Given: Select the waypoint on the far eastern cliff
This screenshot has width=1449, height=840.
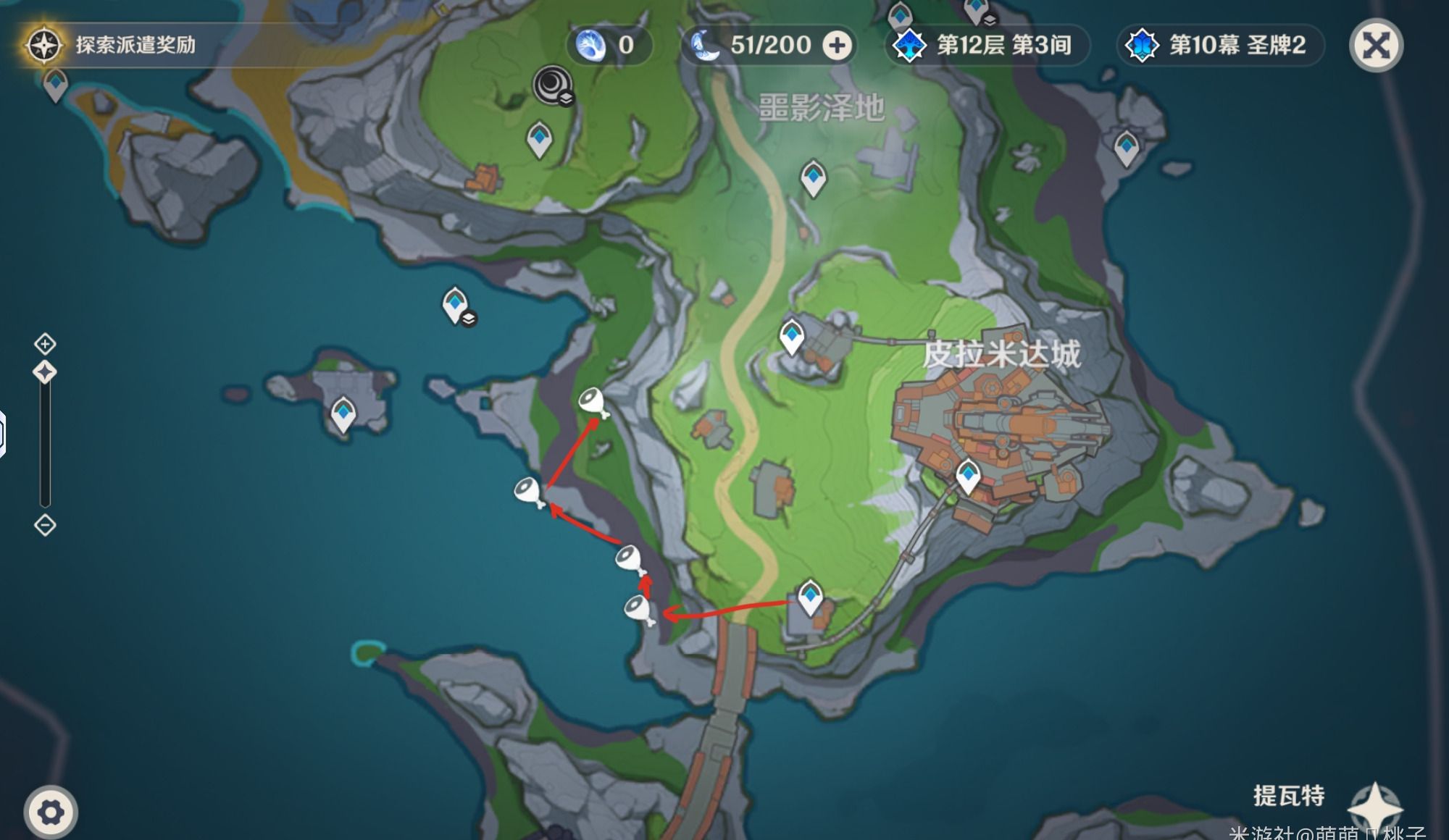Looking at the screenshot, I should 1126,148.
